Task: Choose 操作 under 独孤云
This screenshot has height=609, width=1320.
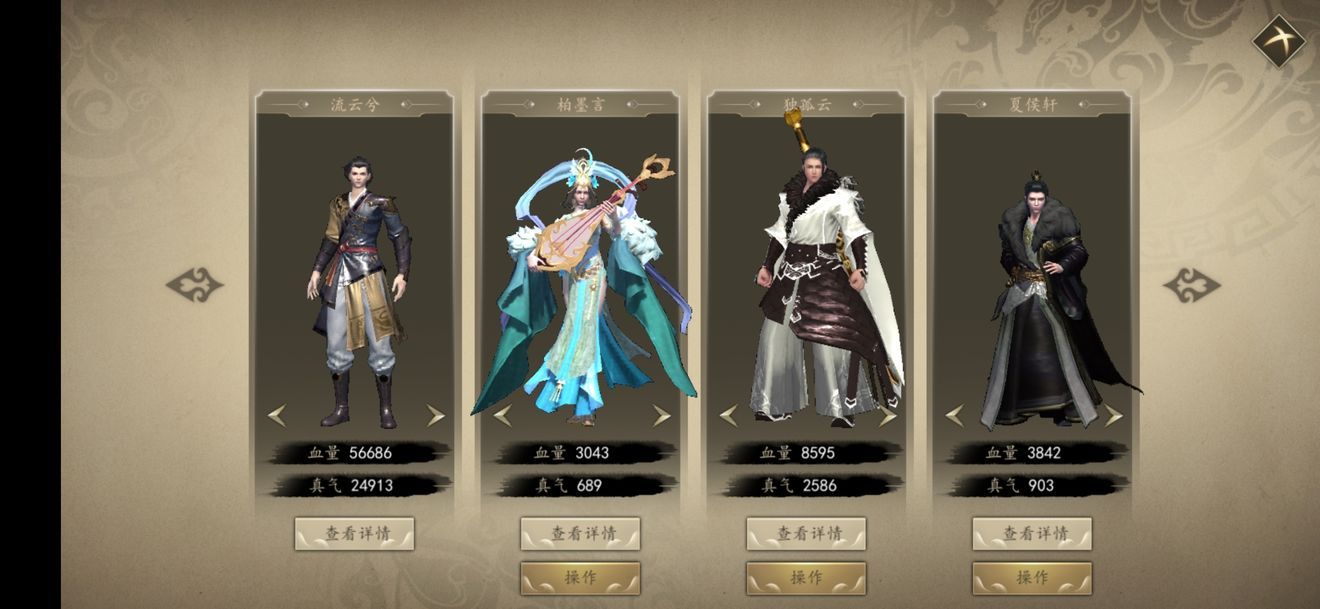Action: pos(806,578)
